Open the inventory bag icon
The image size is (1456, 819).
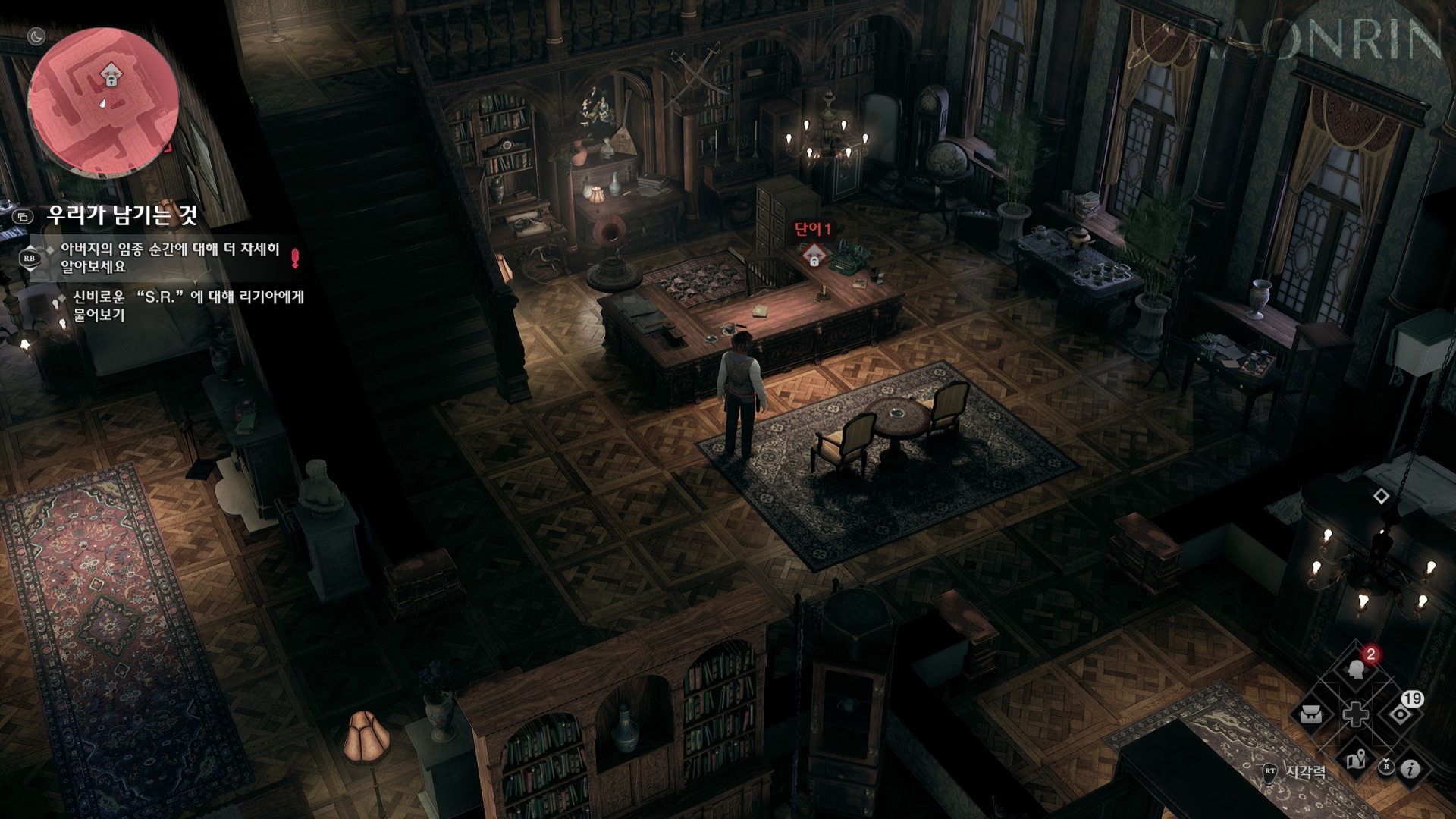point(1313,714)
